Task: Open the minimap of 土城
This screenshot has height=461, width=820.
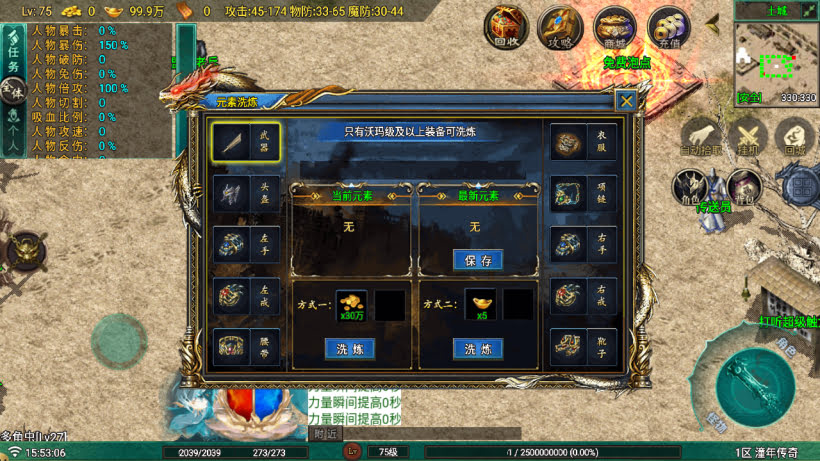Action: 776,61
